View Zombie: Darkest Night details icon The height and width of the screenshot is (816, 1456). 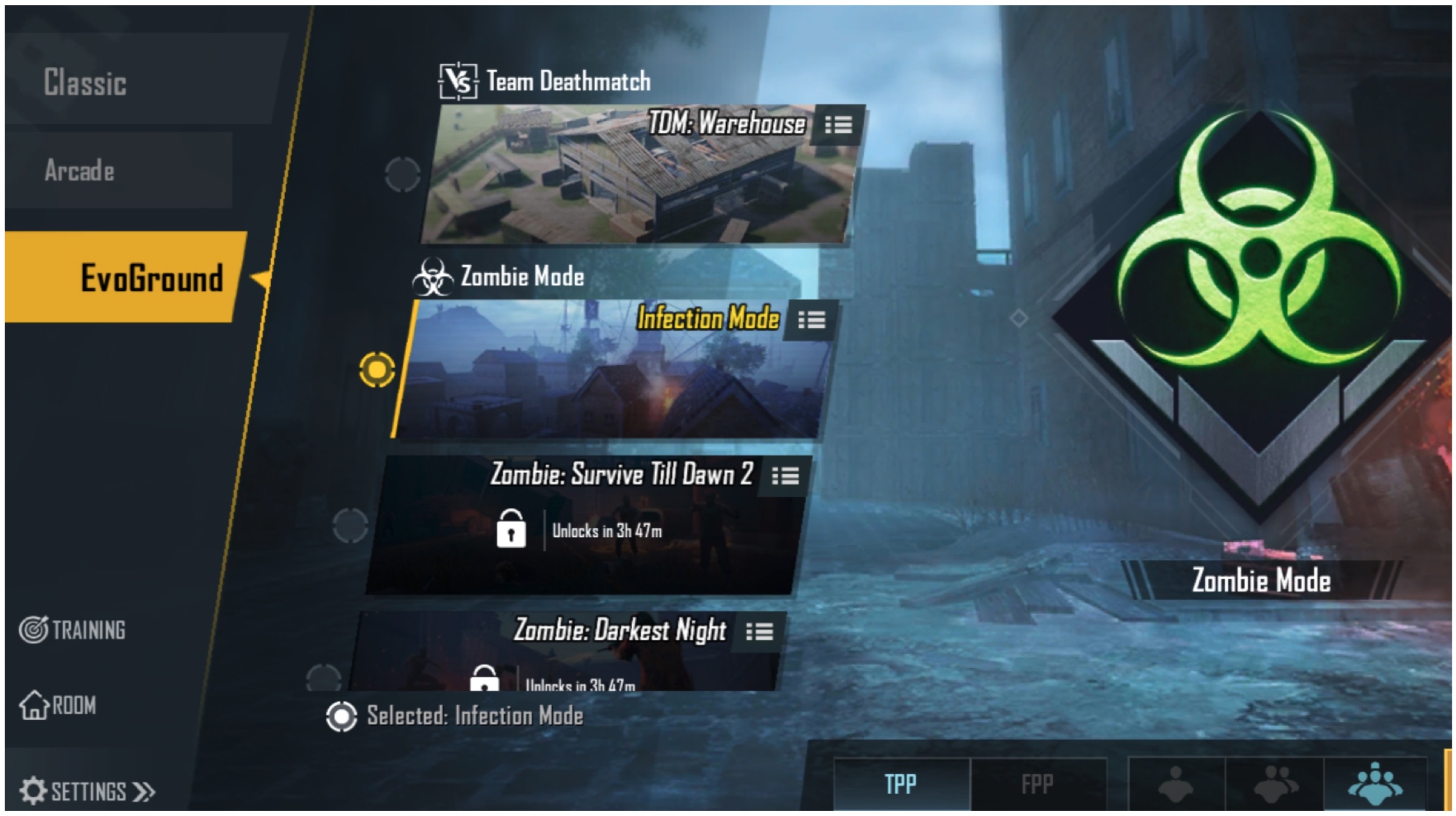[x=760, y=632]
